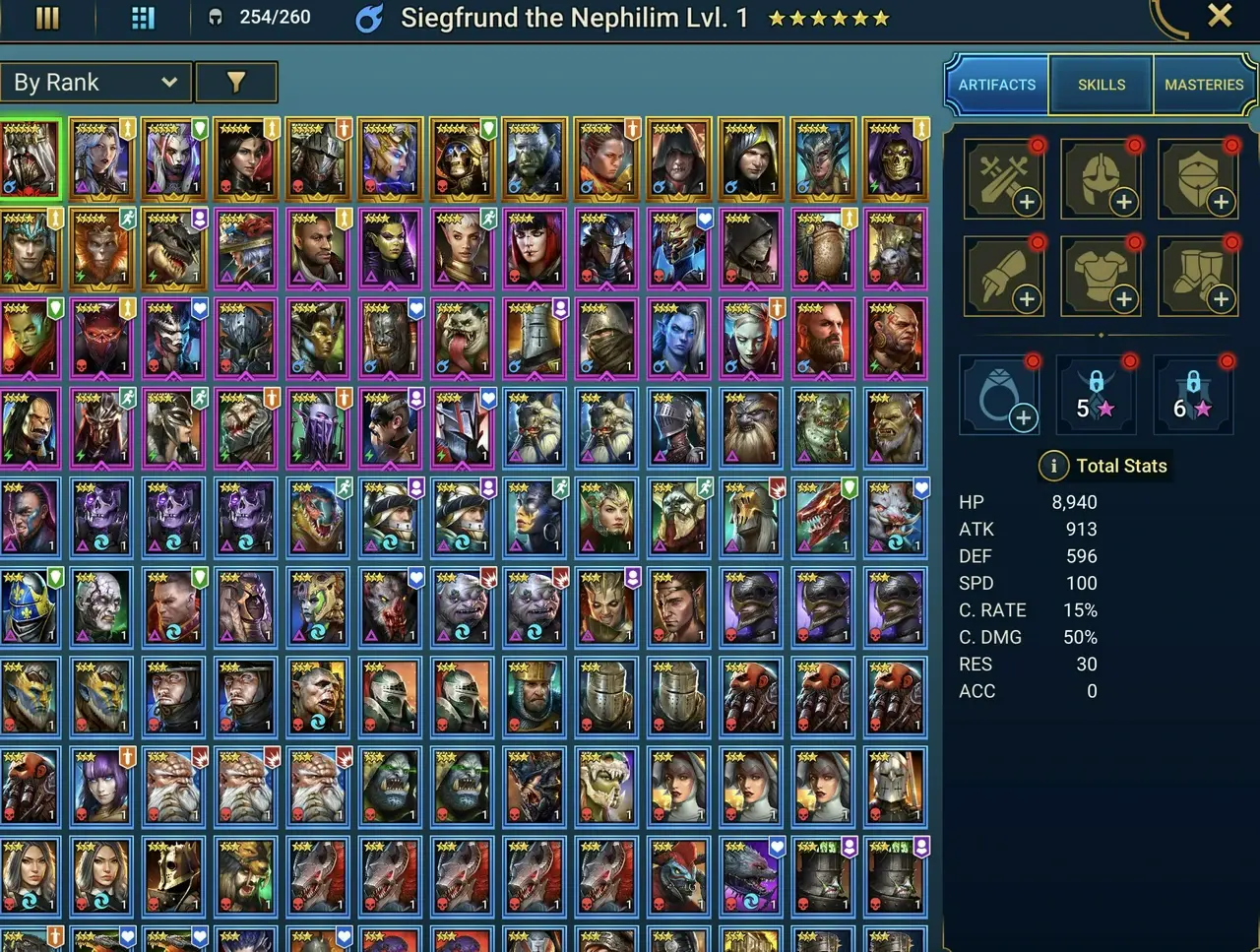Switch to the SKILLS tab
This screenshot has height=952, width=1260.
[1100, 85]
